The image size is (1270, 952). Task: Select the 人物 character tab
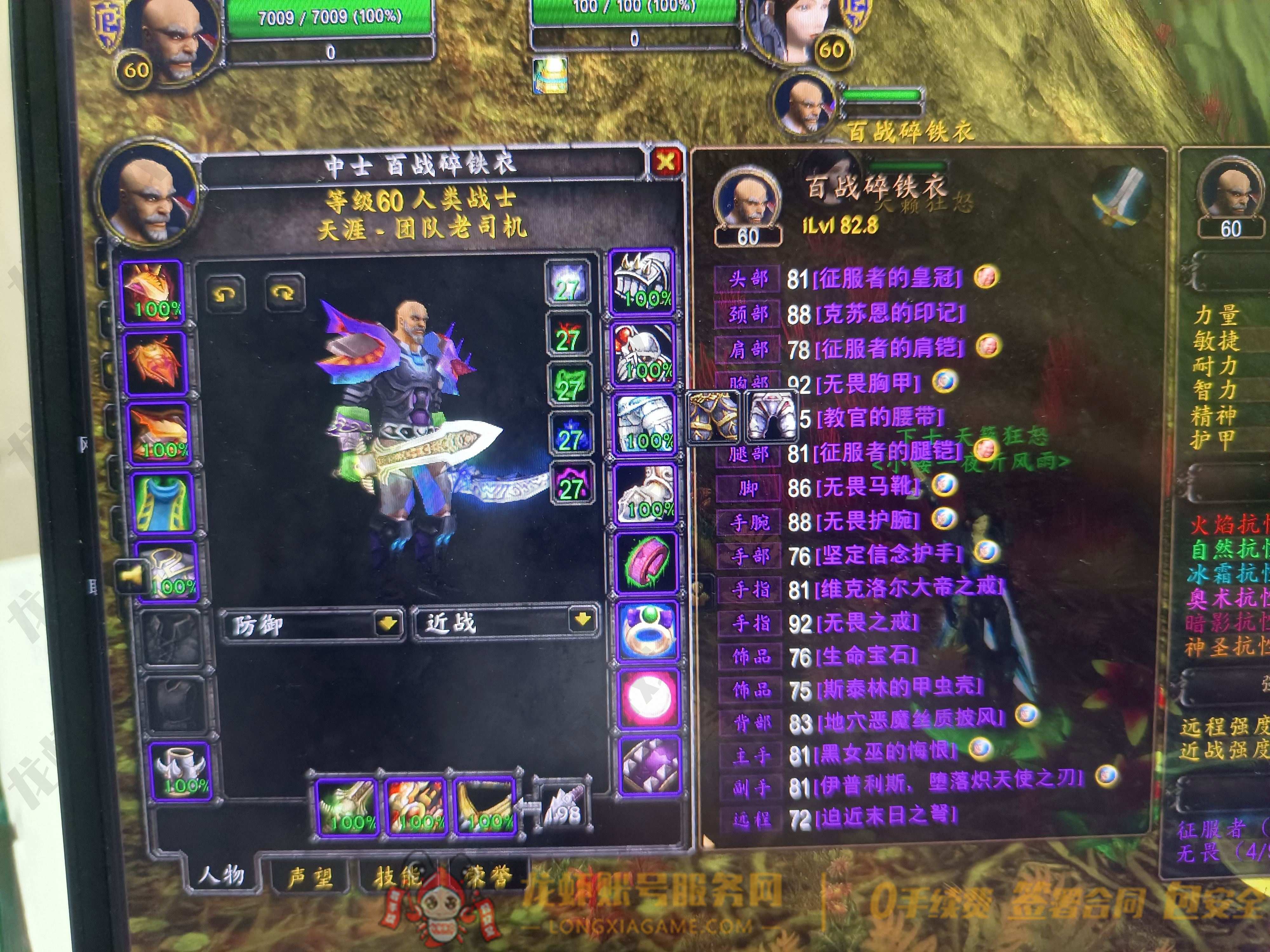(222, 875)
